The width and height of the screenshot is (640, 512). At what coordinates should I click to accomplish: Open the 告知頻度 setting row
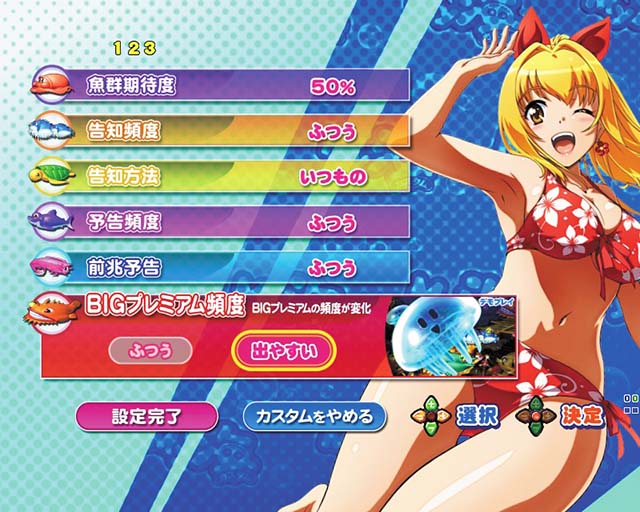(240, 131)
